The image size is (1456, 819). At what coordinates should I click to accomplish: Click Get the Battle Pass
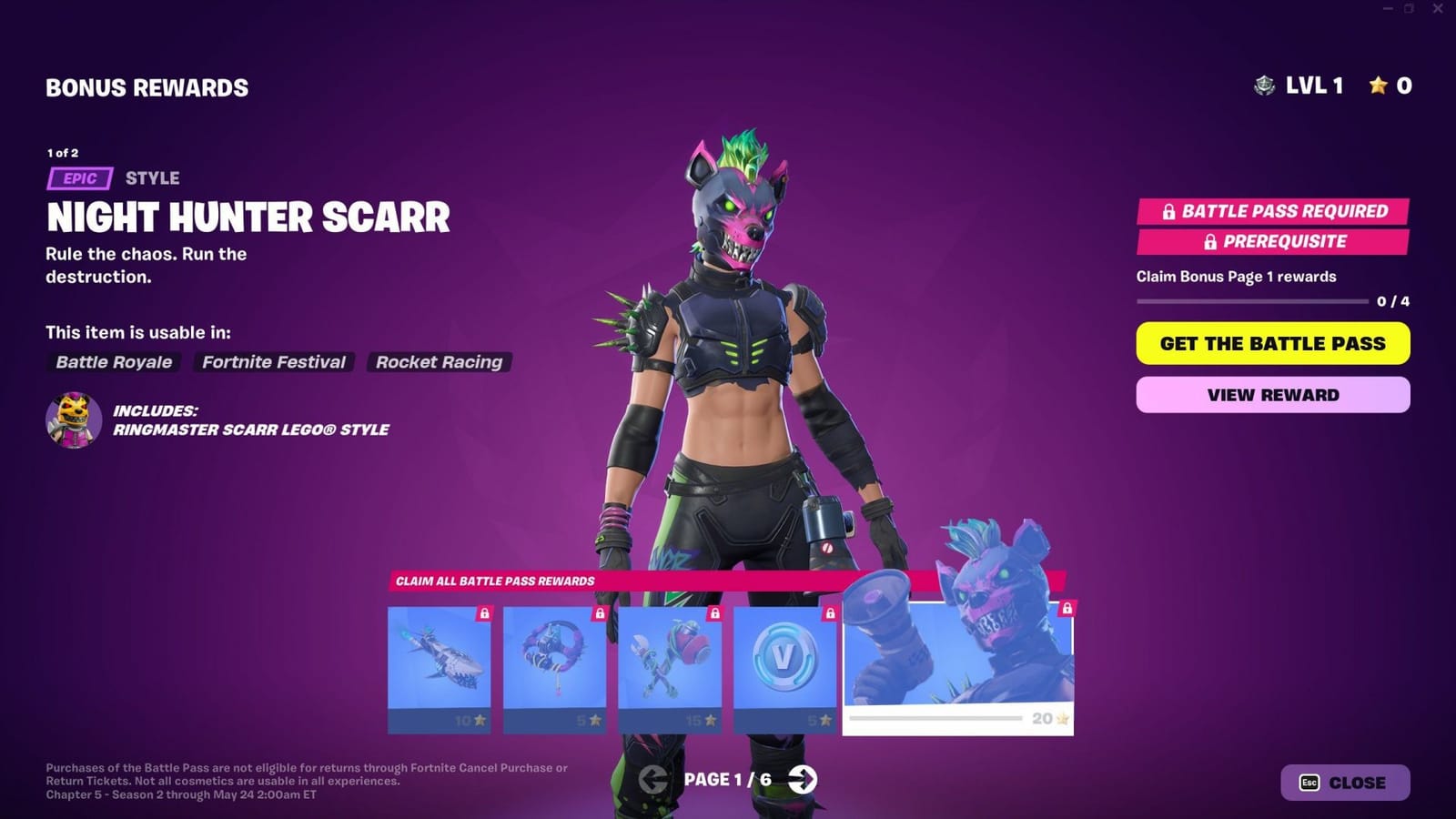1271,344
